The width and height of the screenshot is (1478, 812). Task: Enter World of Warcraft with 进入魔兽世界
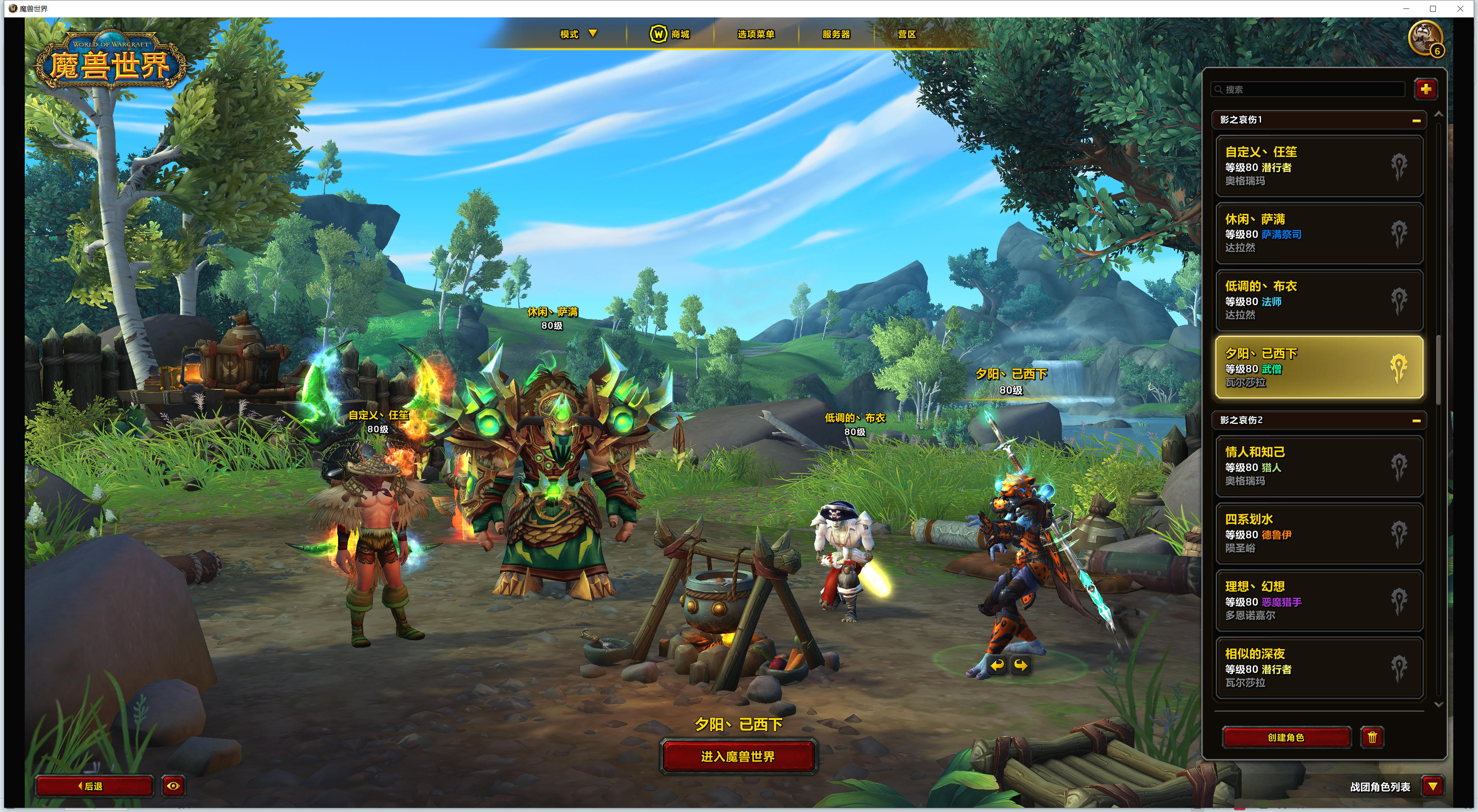pos(738,756)
